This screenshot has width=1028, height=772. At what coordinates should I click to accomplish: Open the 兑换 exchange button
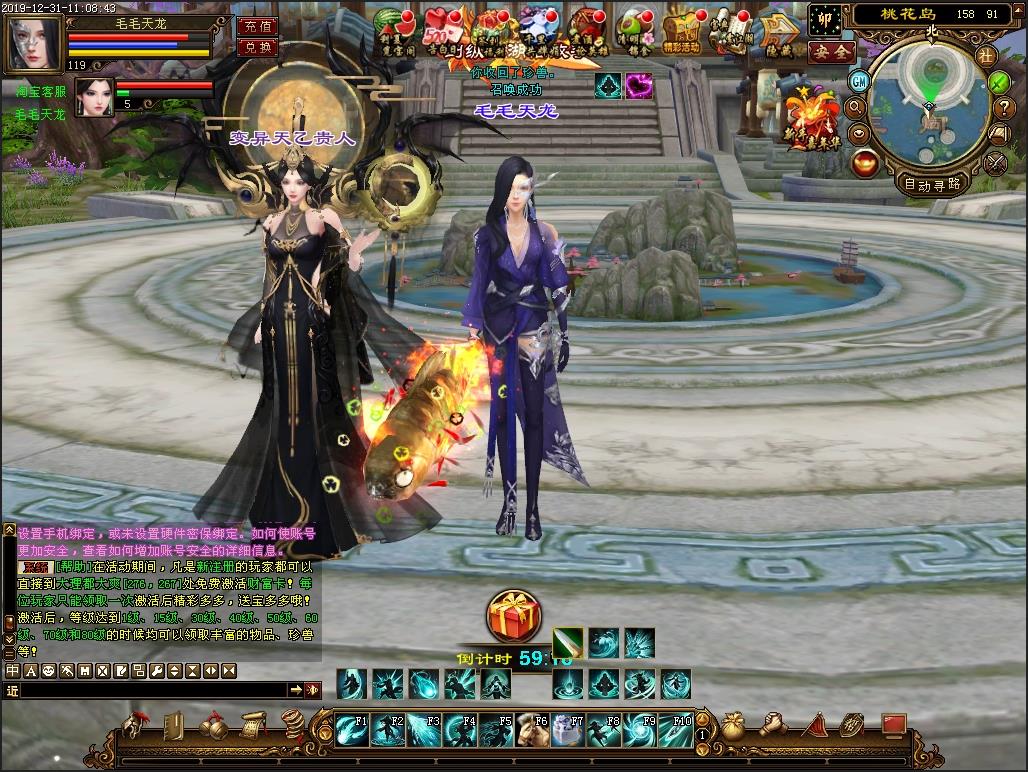257,47
